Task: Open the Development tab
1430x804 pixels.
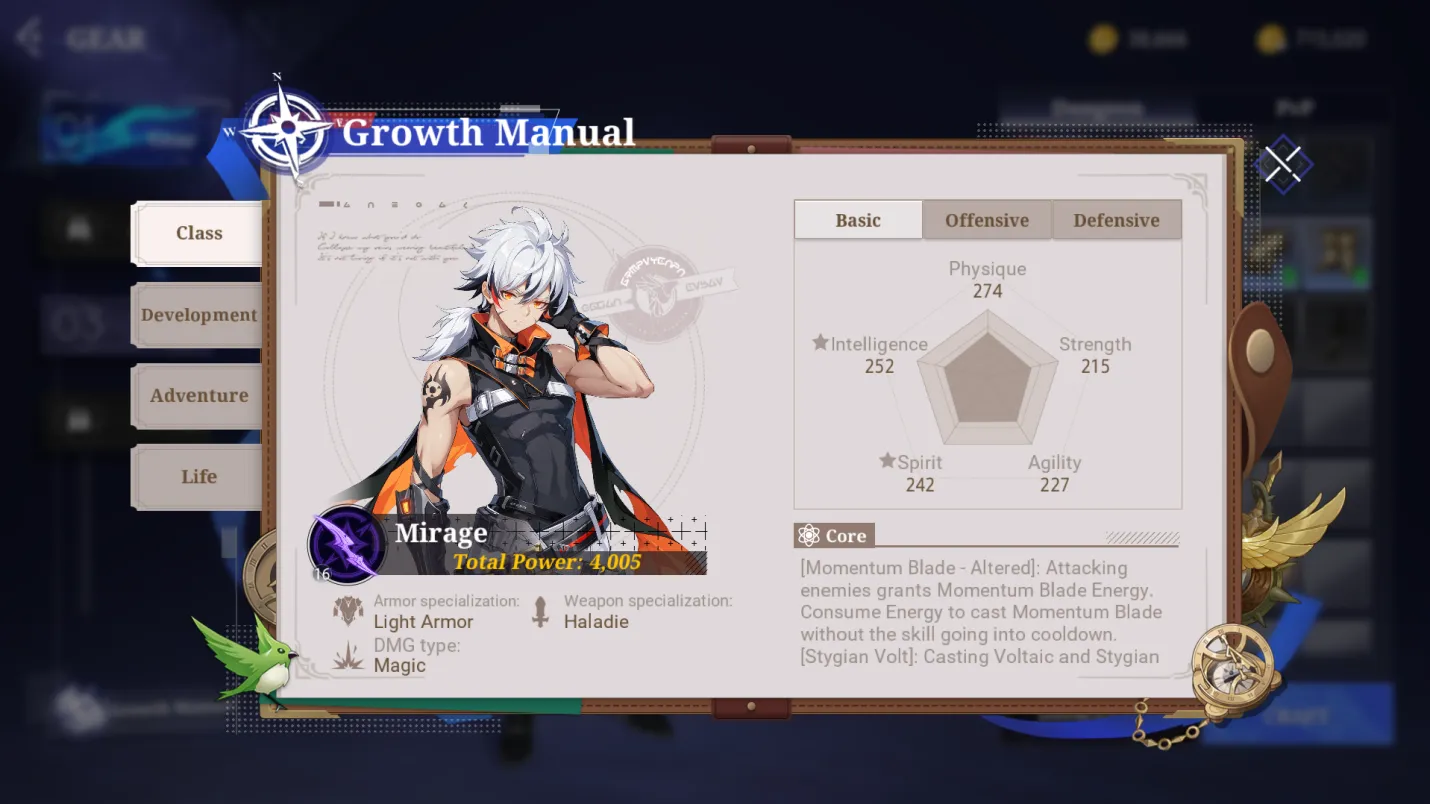Action: pyautogui.click(x=199, y=315)
